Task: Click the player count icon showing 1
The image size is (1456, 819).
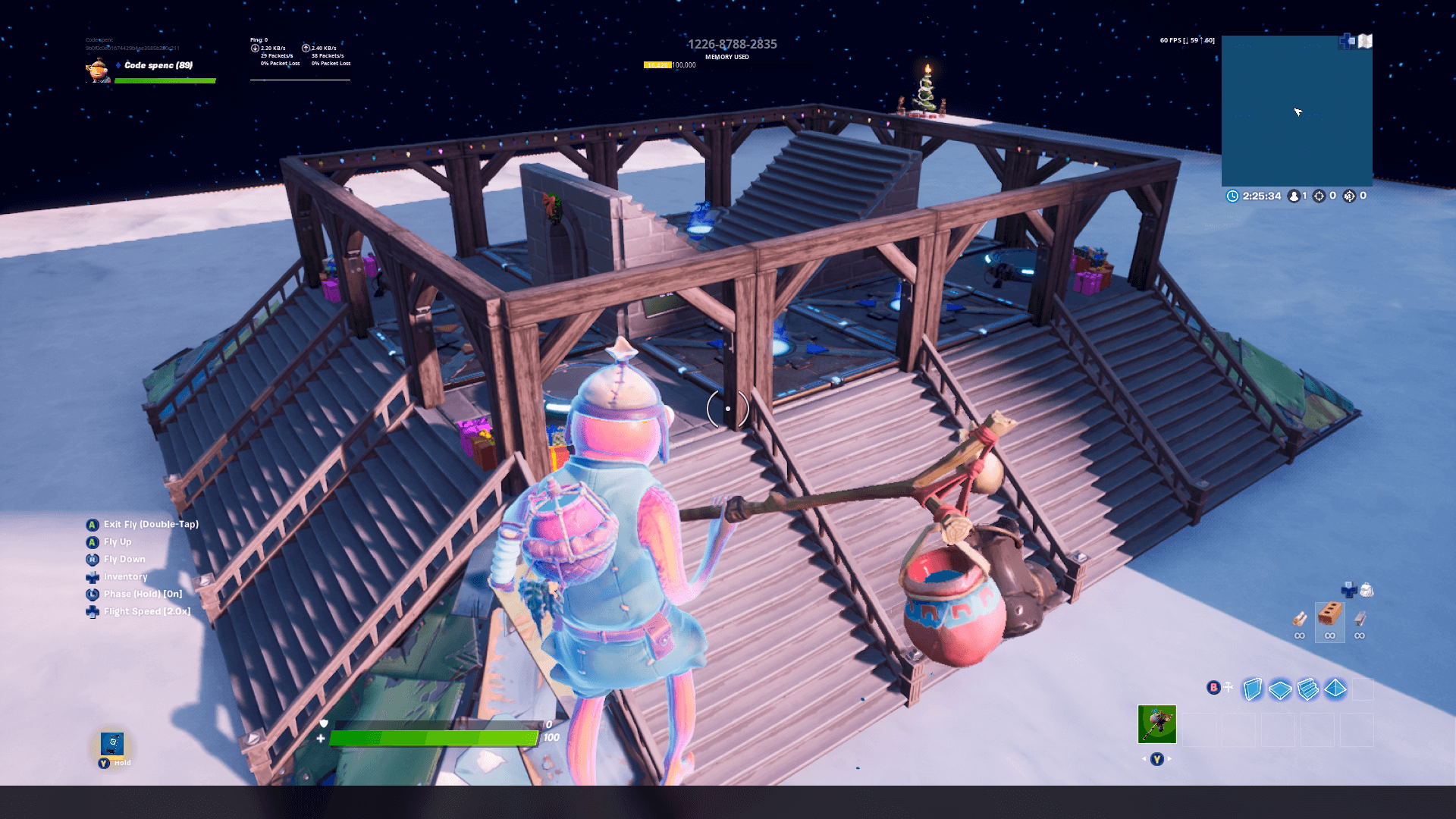Action: click(1294, 196)
